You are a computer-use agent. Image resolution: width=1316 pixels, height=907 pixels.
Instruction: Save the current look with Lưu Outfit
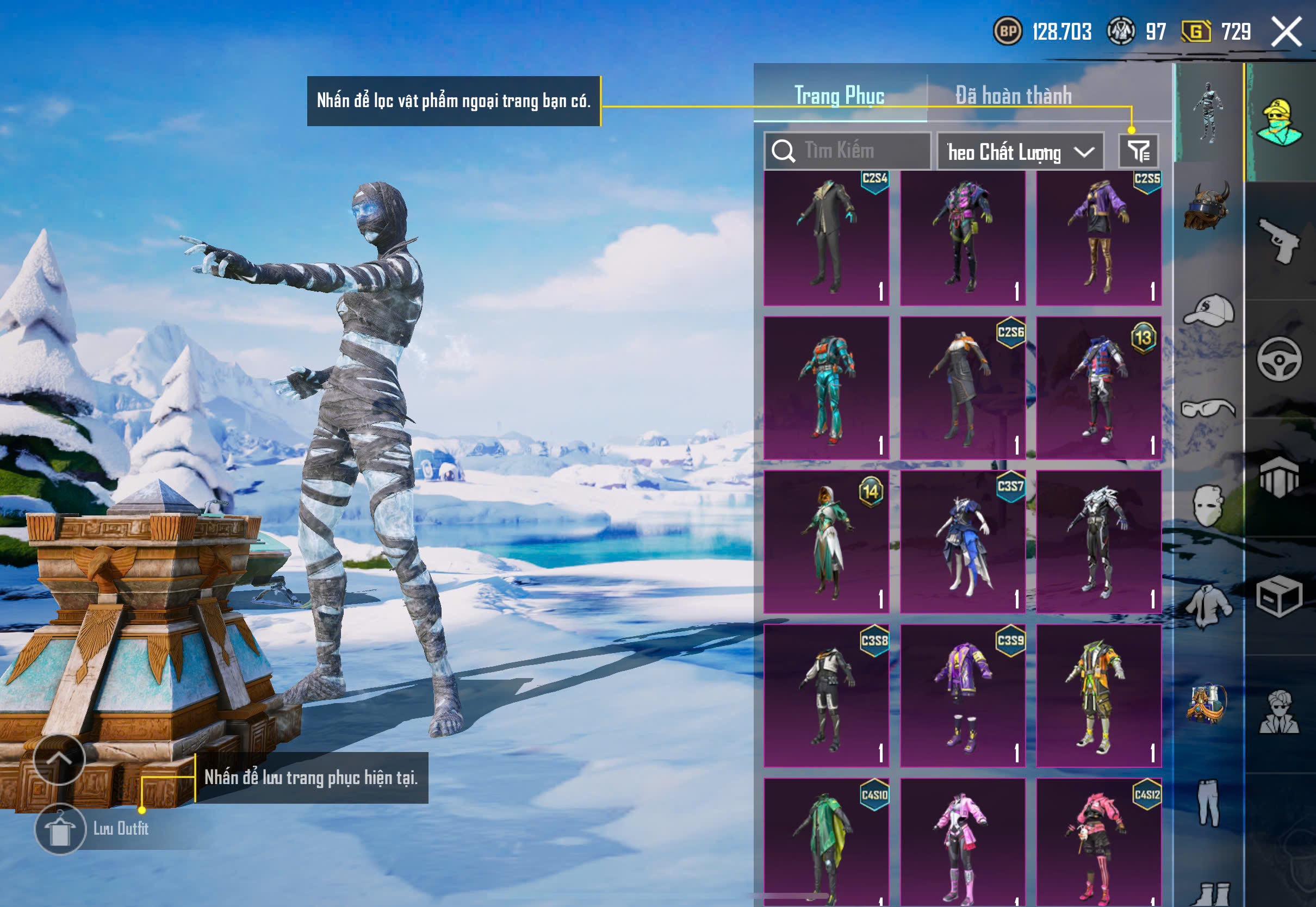tap(60, 829)
